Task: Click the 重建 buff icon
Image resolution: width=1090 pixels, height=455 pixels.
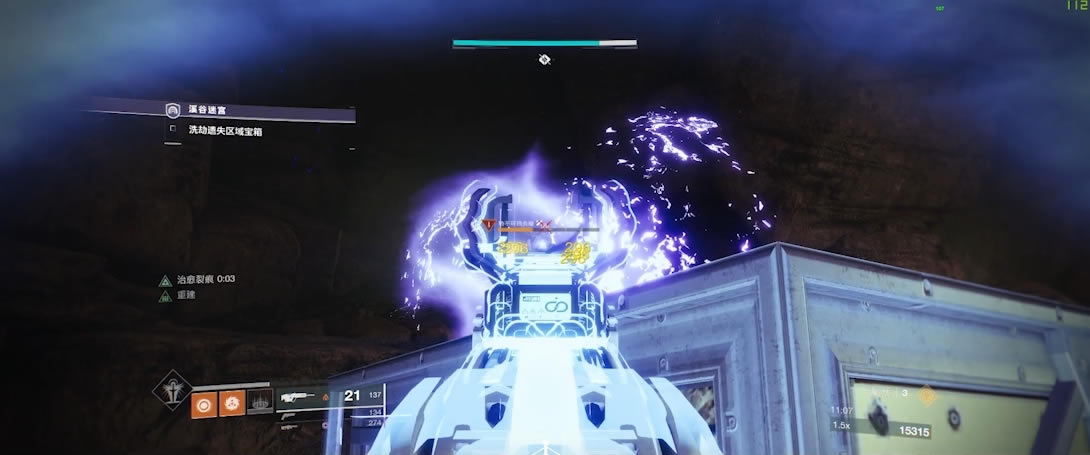Action: 164,296
